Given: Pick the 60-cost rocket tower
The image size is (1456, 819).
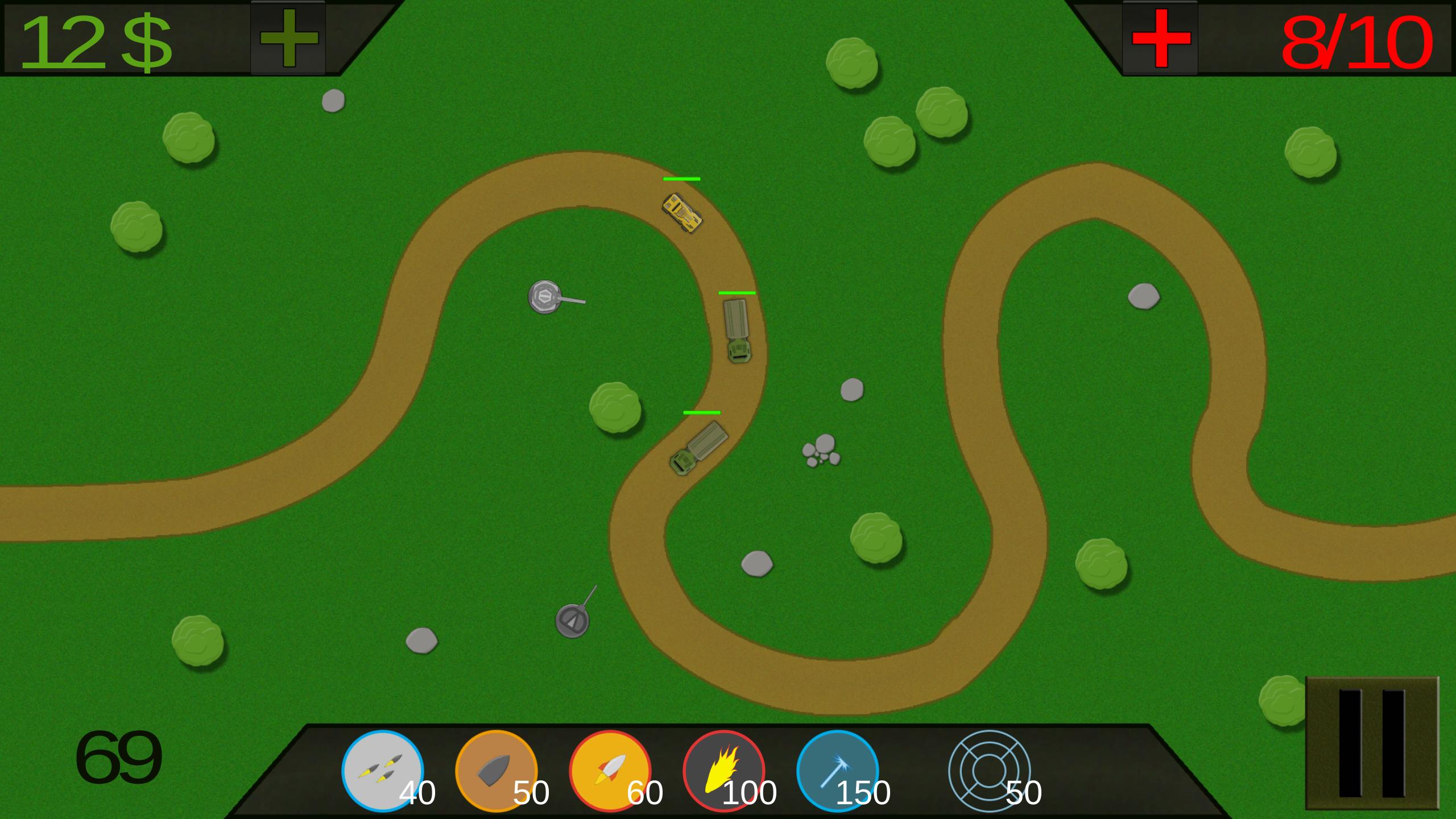Looking at the screenshot, I should tap(610, 771).
